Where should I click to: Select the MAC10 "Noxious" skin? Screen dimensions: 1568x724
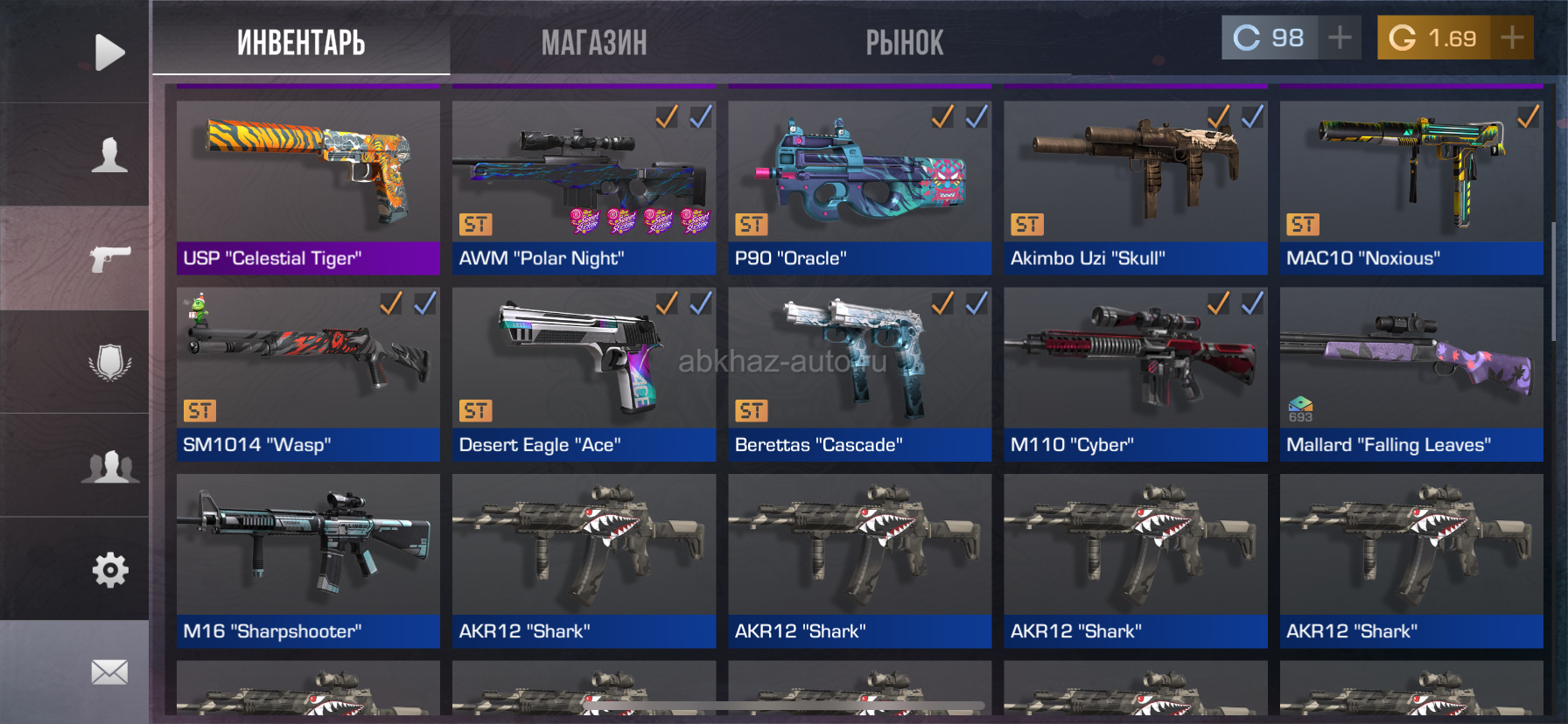coord(1410,185)
